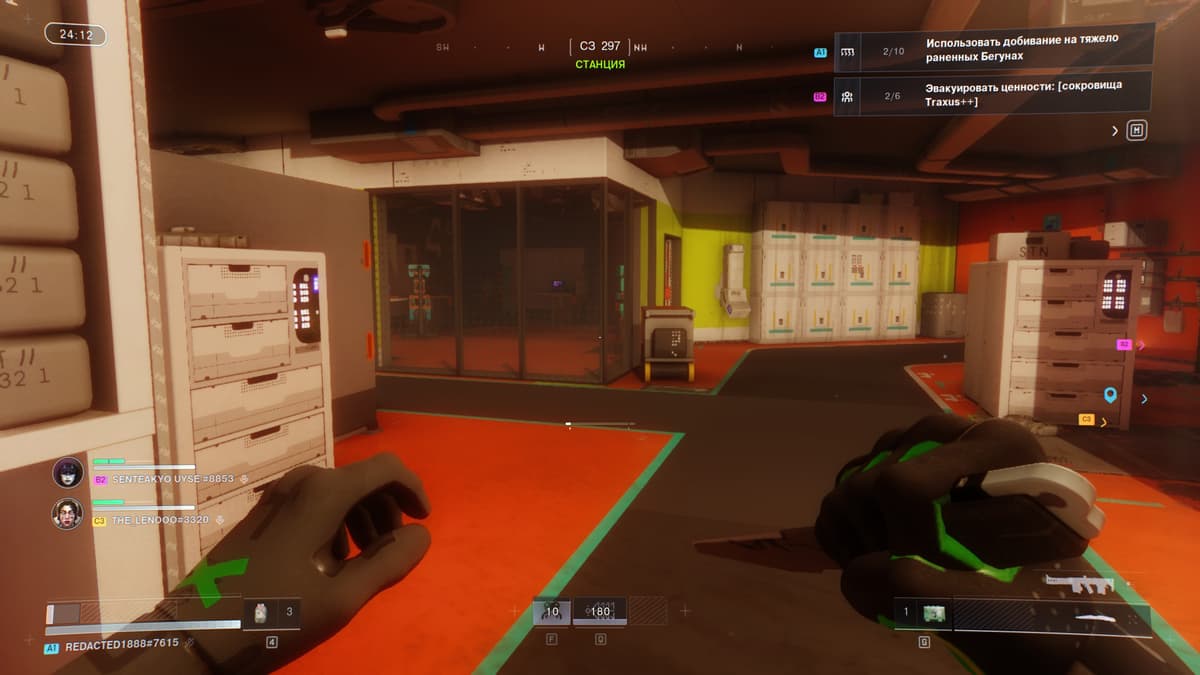Image resolution: width=1200 pixels, height=675 pixels.
Task: Switch to the rifle weapon icon
Action: coord(1078,584)
